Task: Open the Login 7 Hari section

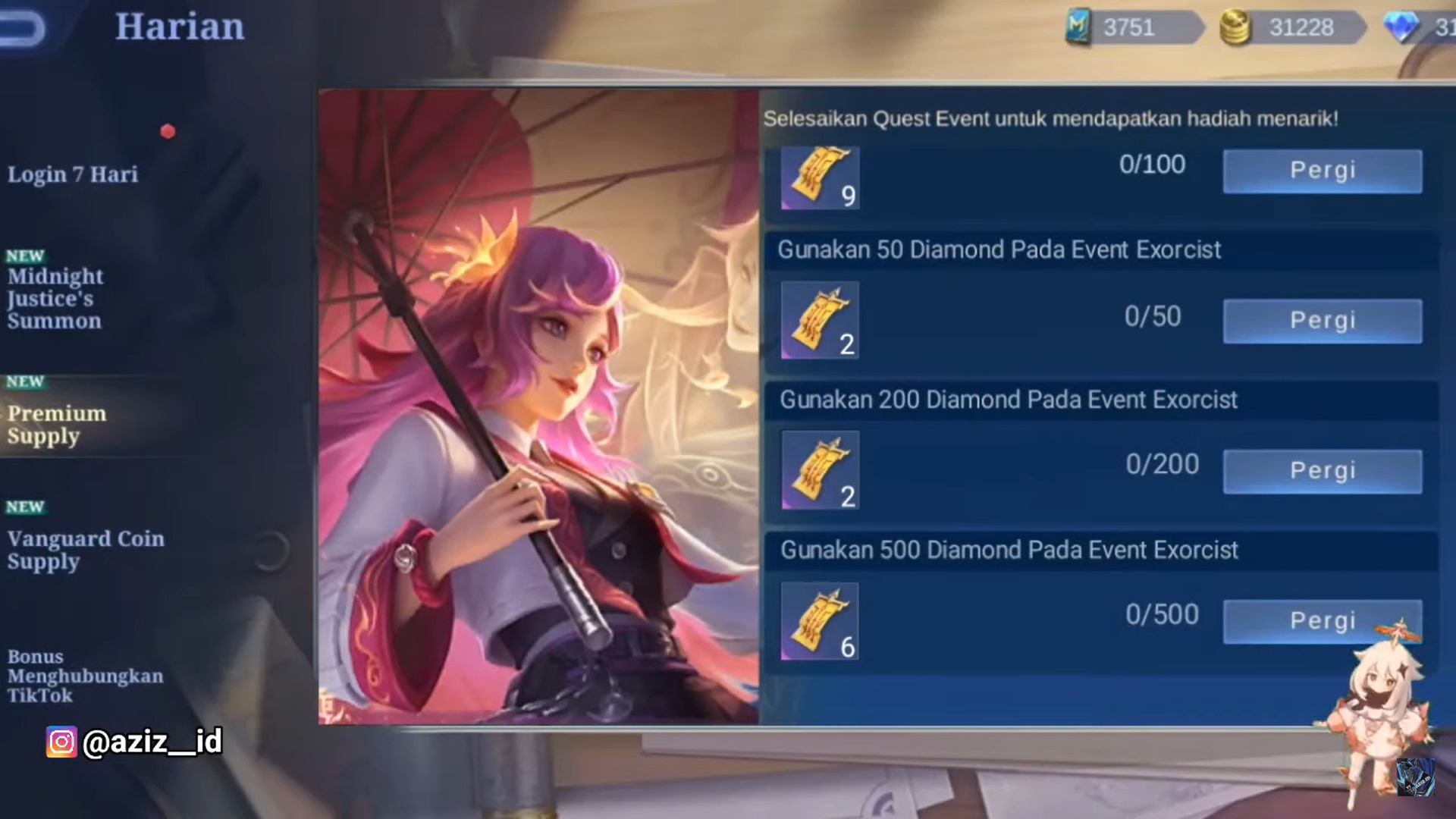Action: [x=73, y=174]
